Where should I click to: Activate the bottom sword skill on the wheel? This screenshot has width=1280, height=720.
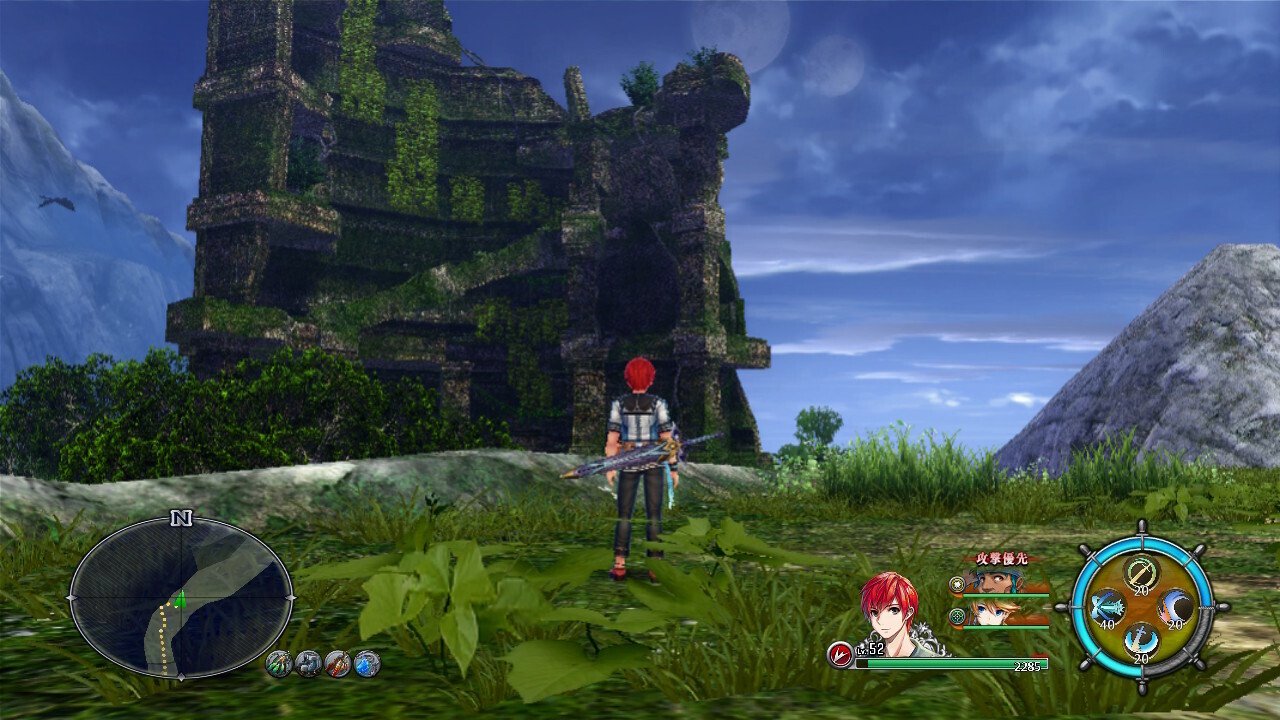tap(1141, 640)
